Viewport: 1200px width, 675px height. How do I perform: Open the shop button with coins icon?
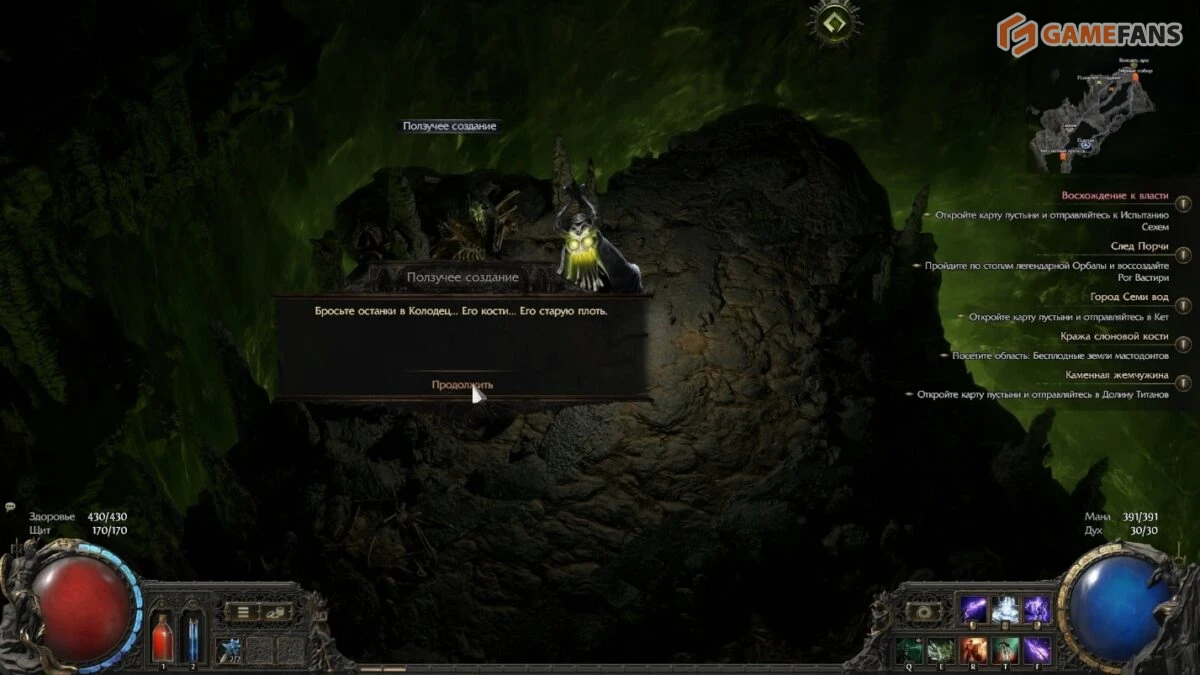coord(275,612)
